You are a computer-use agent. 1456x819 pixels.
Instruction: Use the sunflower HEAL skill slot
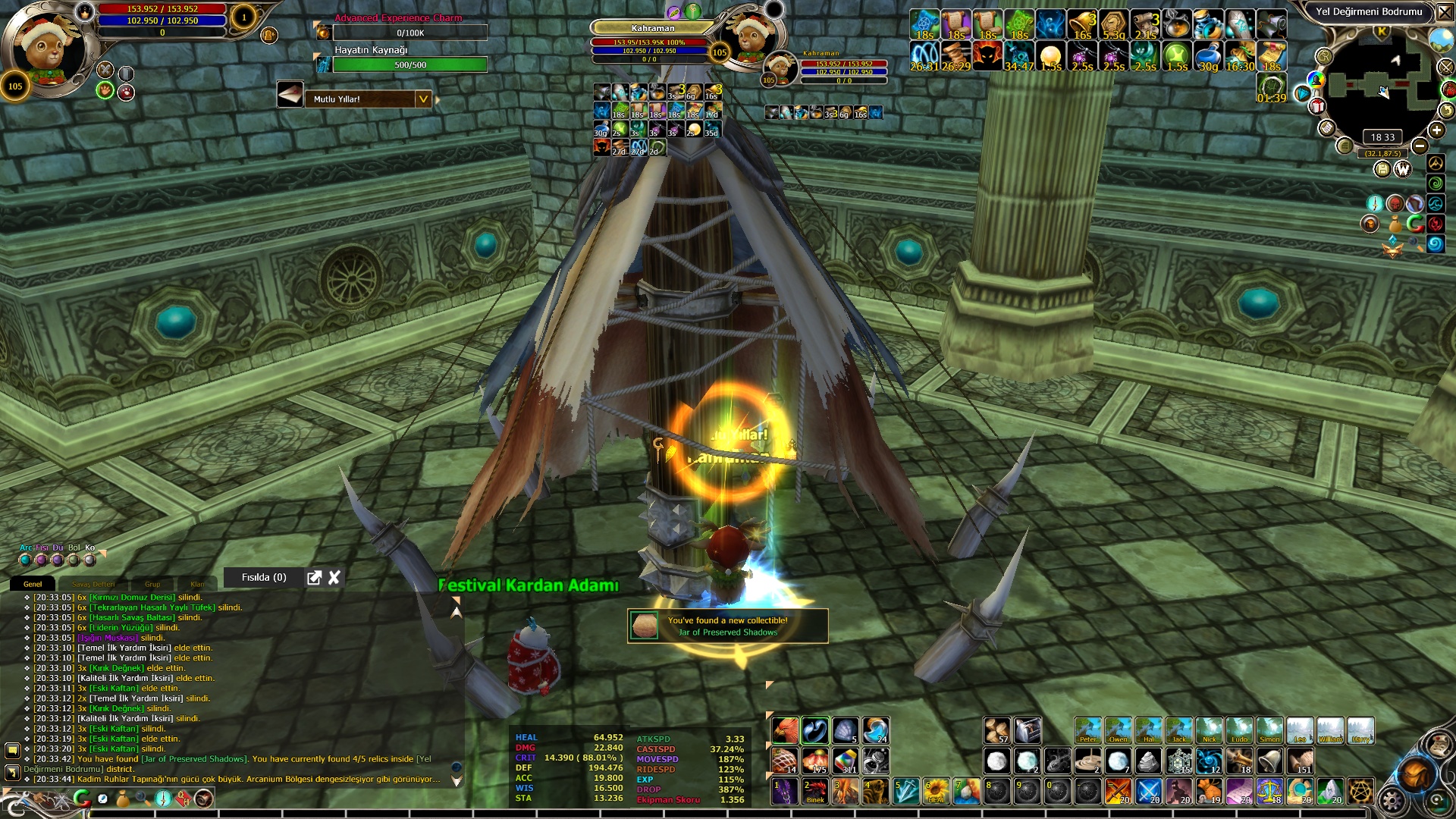click(x=936, y=791)
